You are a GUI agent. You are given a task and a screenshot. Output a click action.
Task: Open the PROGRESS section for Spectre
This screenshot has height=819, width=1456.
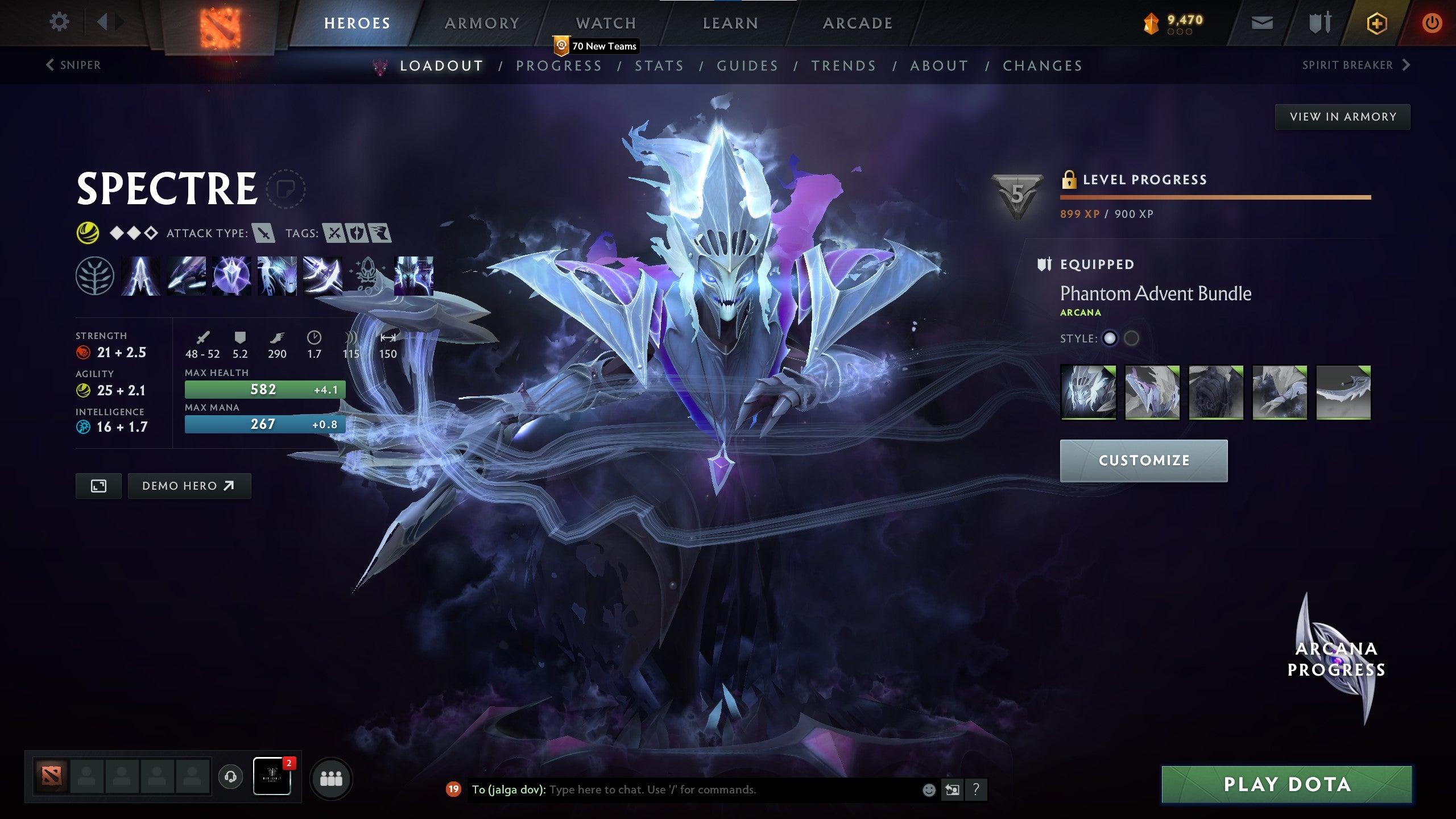click(x=560, y=65)
